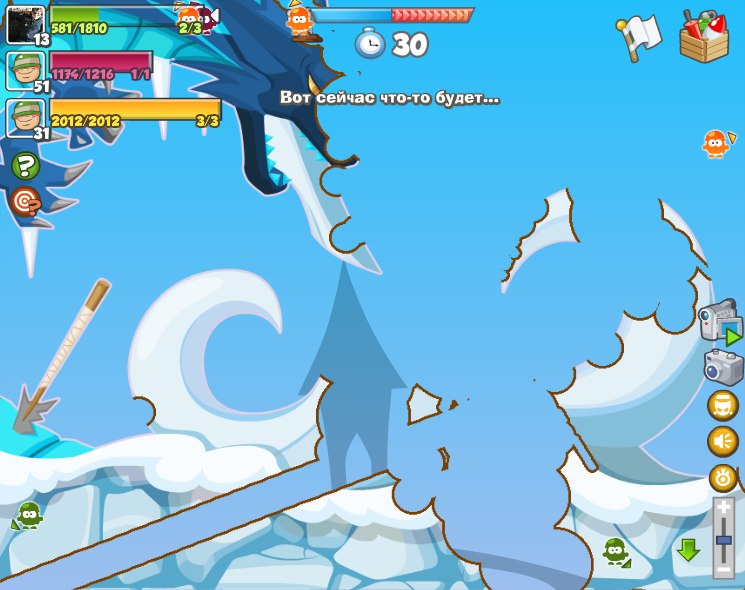Open the green question mark help

click(25, 166)
